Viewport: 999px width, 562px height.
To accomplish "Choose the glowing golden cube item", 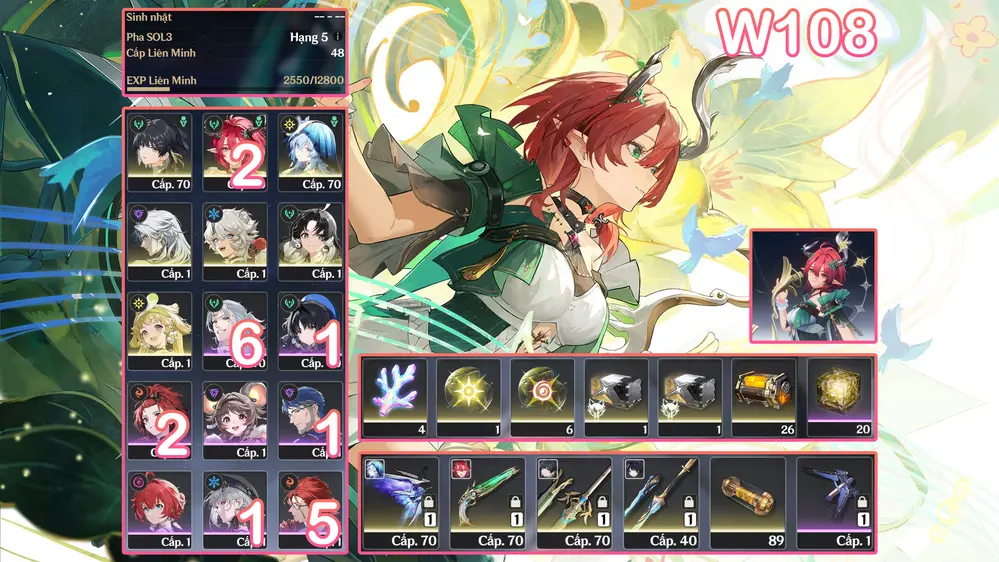I will point(839,396).
